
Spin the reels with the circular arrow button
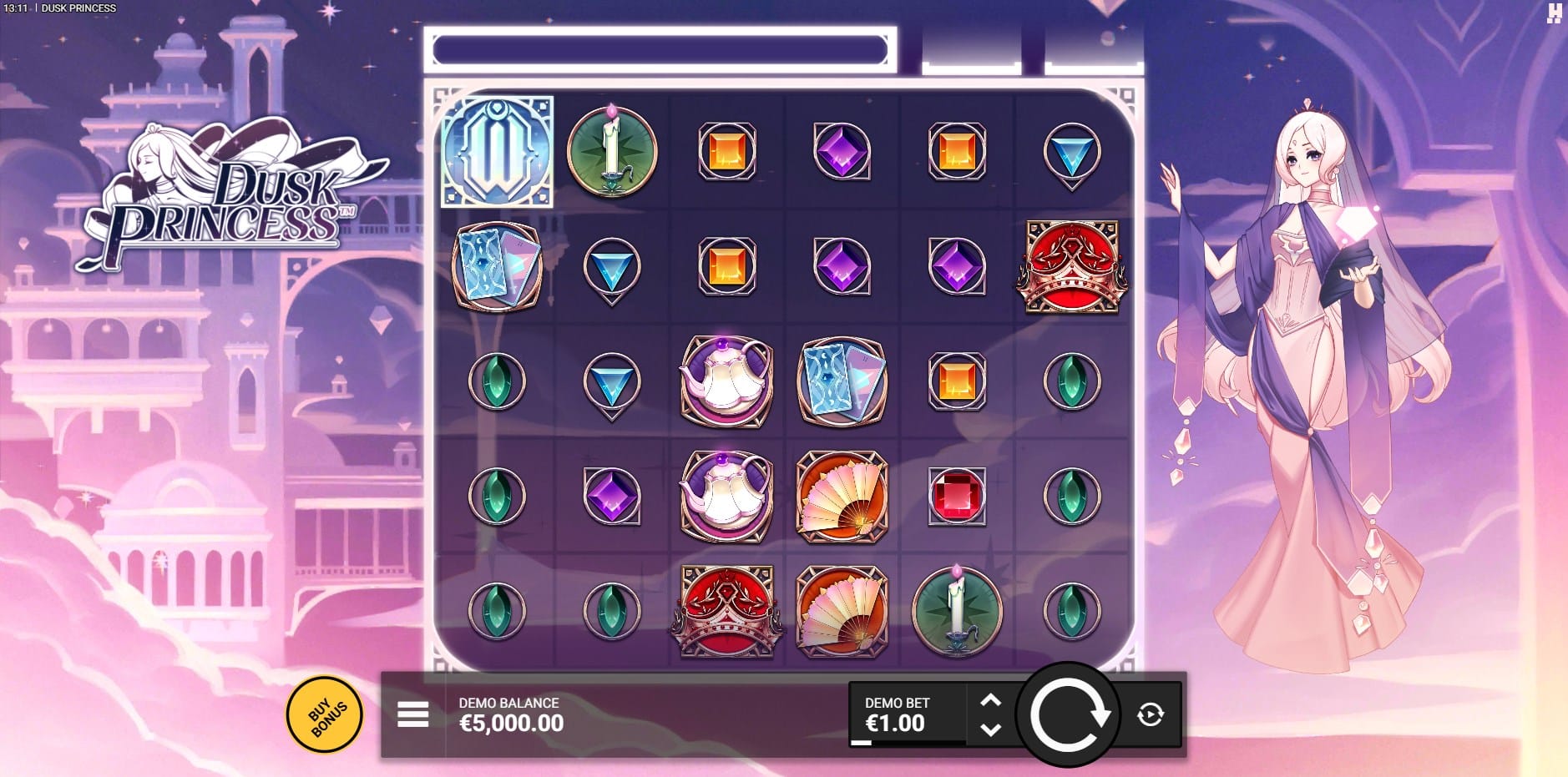[1068, 714]
